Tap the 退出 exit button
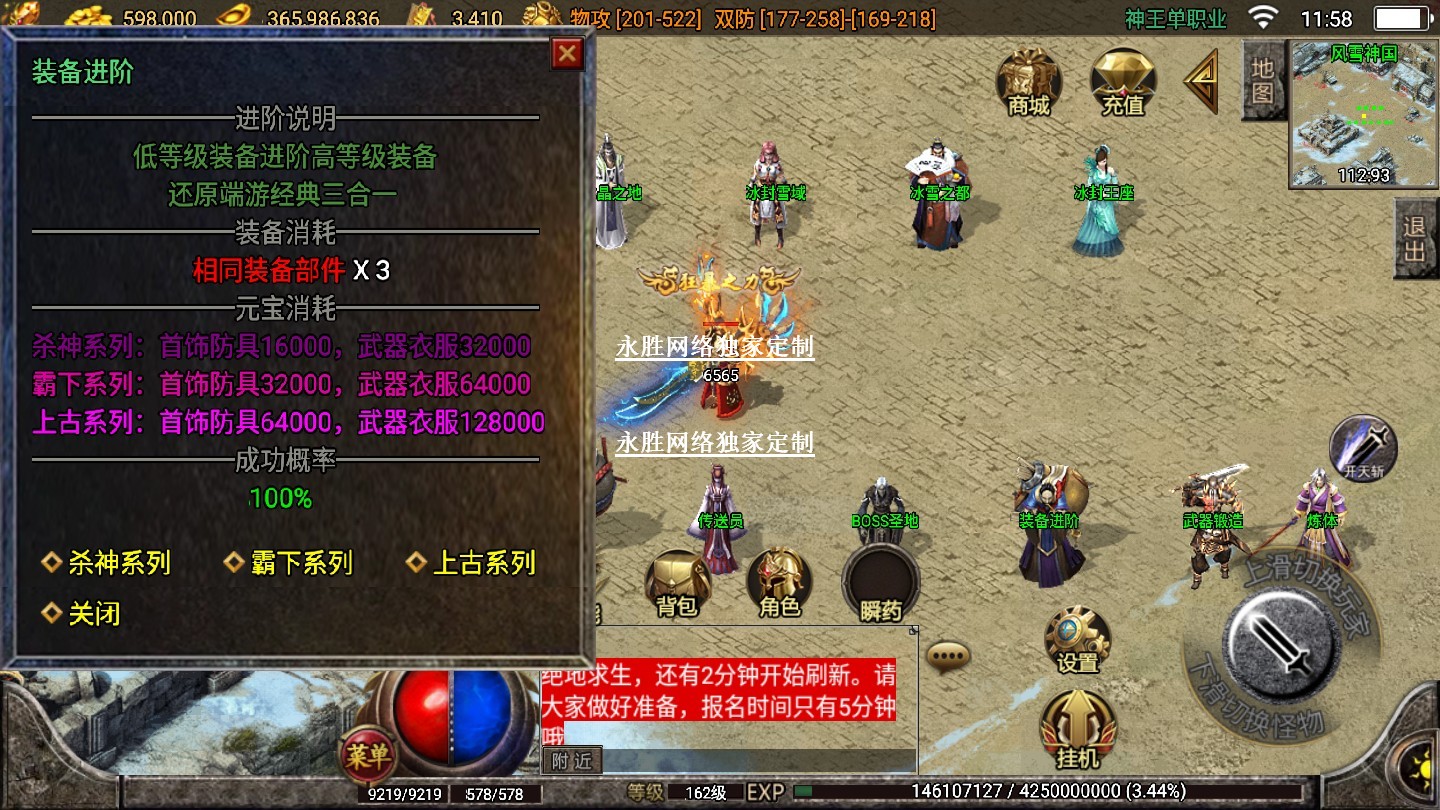This screenshot has width=1440, height=810. pos(1415,239)
